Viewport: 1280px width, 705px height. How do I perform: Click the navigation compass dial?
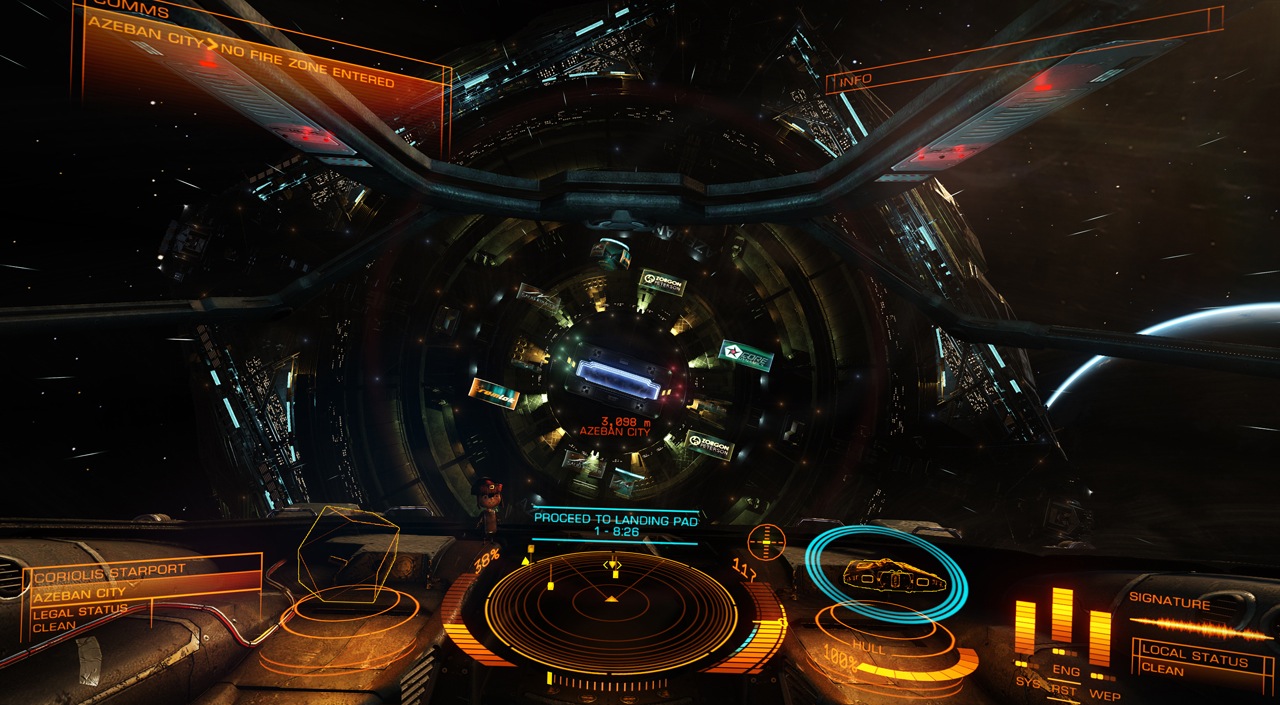click(766, 541)
